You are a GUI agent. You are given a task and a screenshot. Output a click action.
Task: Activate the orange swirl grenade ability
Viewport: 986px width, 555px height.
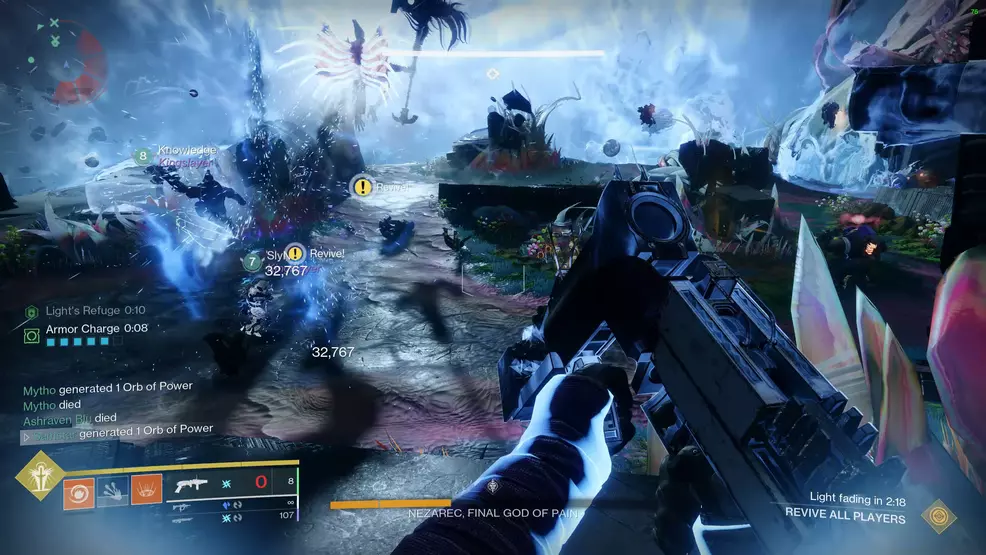click(77, 491)
